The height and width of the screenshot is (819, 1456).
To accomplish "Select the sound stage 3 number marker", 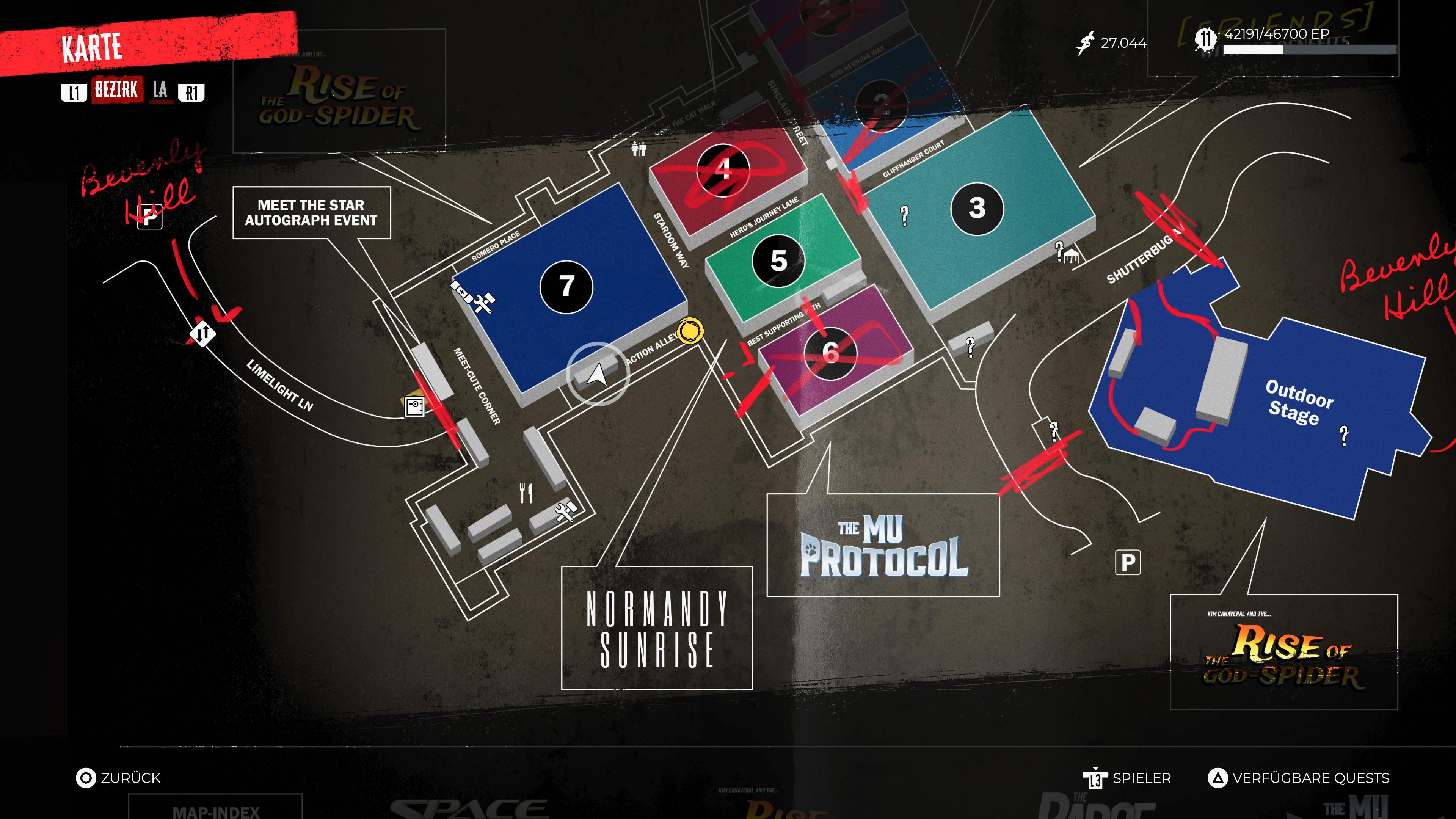I will [x=977, y=208].
